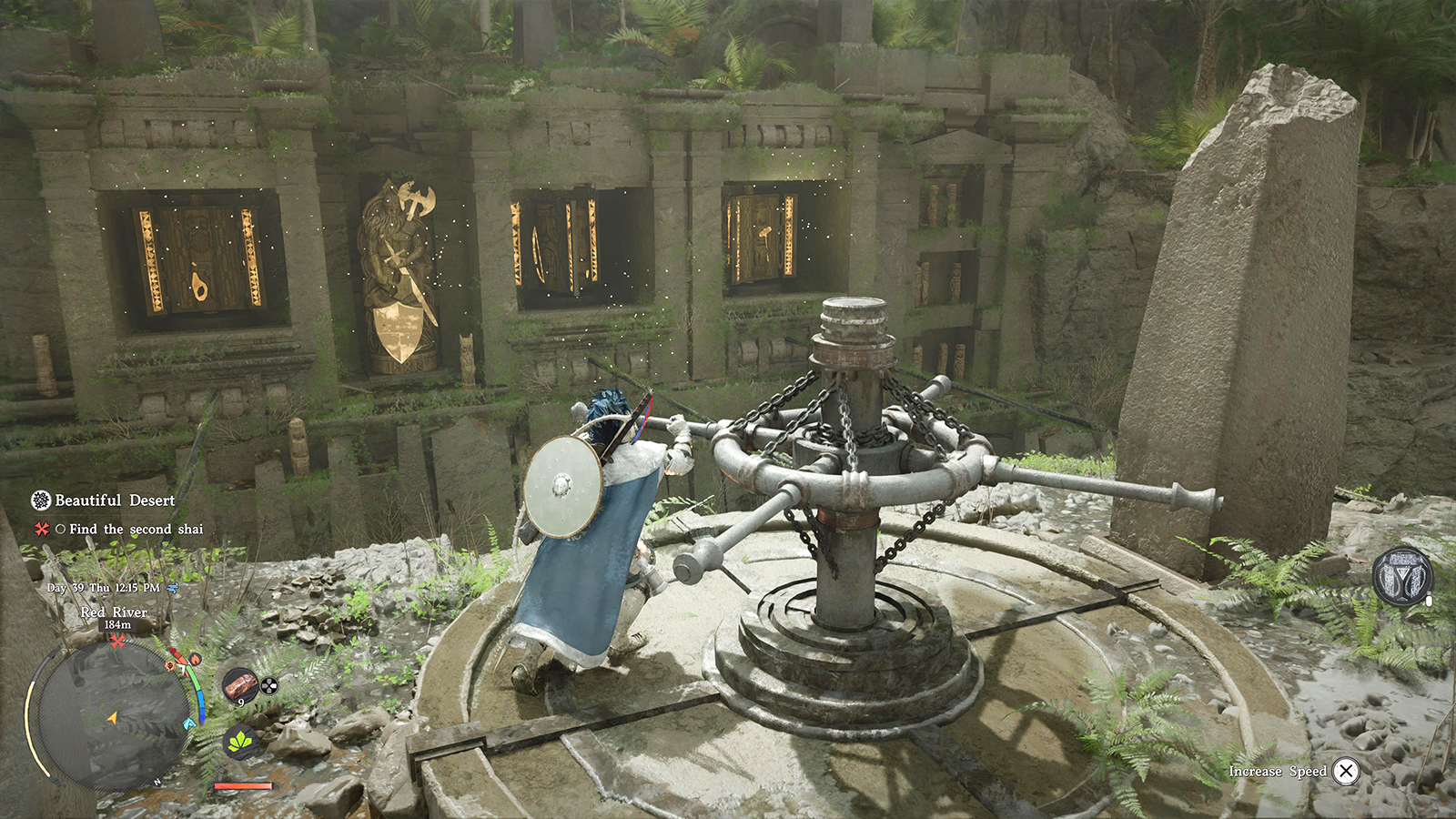Click the ration quantity counter showing 9
1456x819 pixels.
tap(242, 702)
